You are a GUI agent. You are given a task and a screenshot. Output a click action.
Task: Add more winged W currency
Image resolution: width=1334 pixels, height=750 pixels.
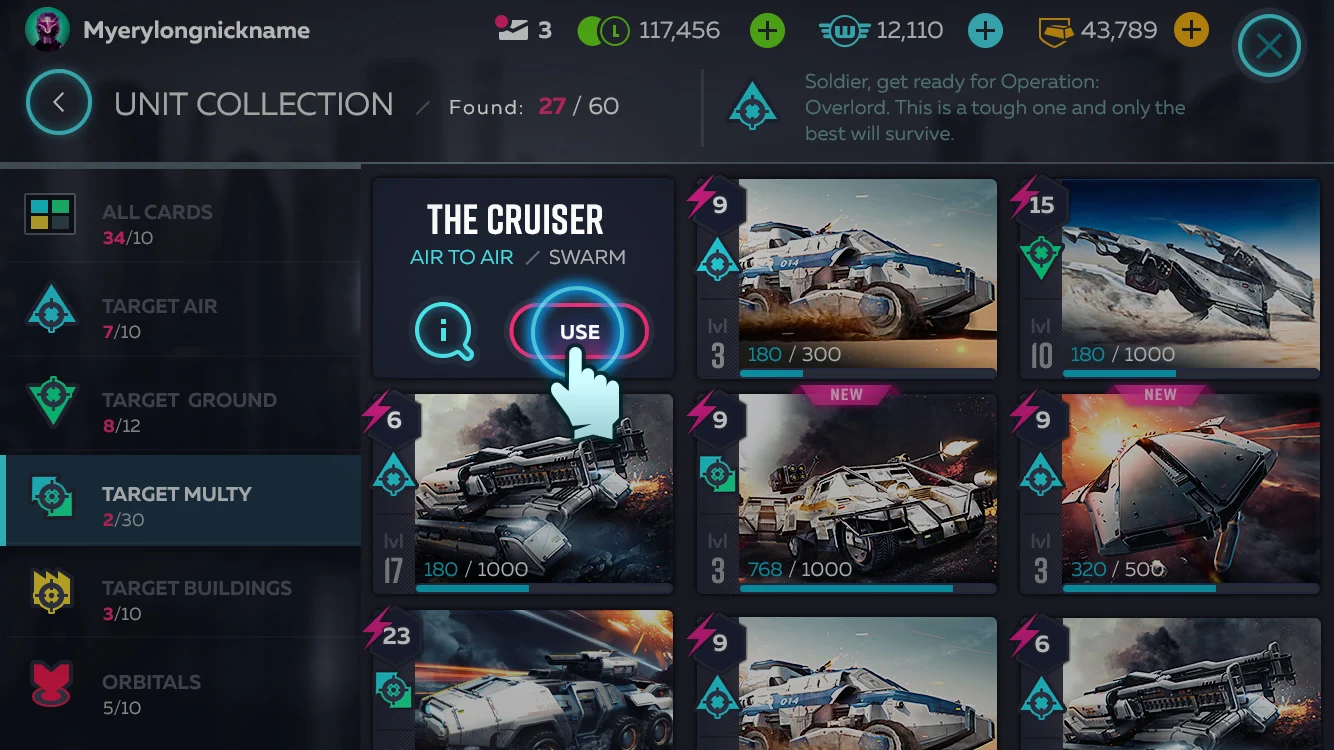[985, 31]
